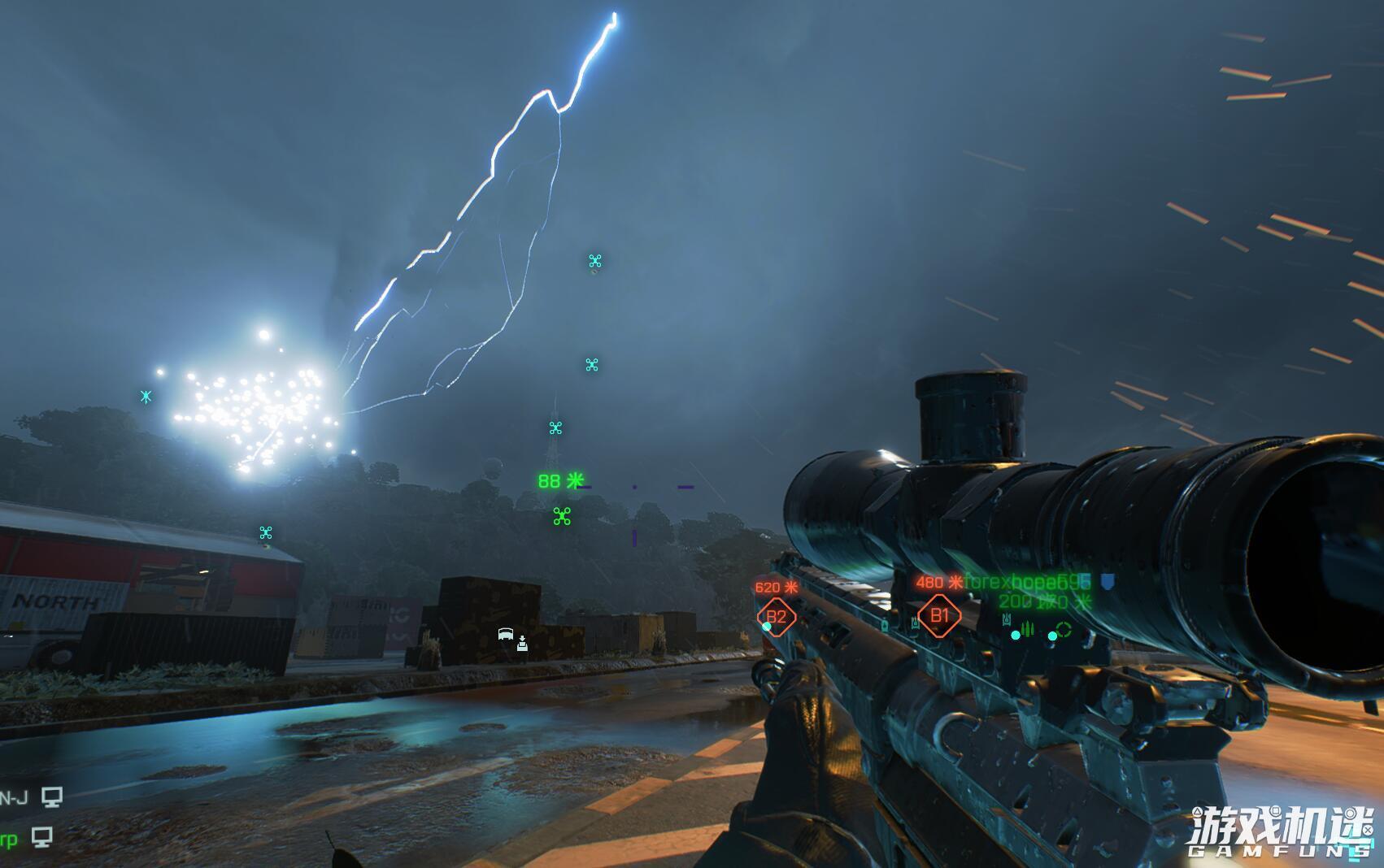This screenshot has height=868, width=1384.
Task: Click the white supply drop download icon
Action: pos(522,643)
